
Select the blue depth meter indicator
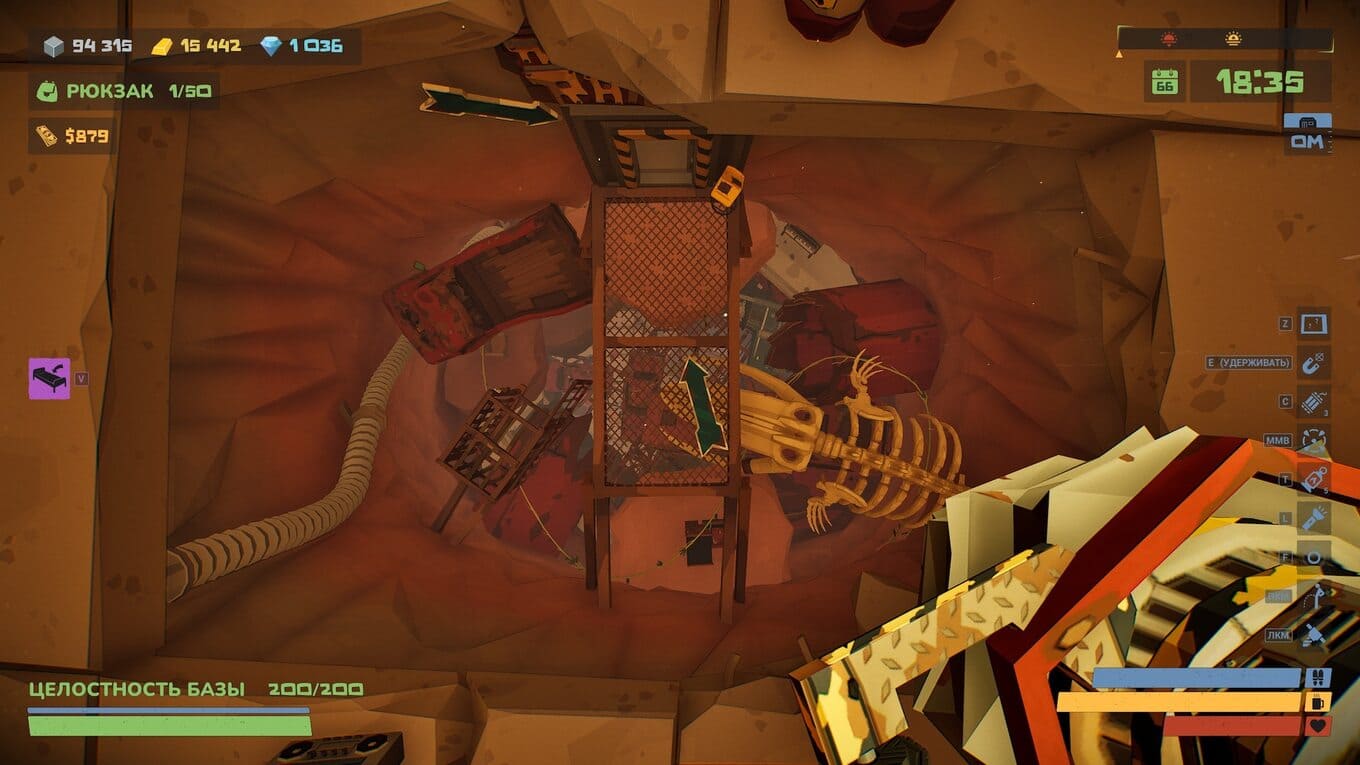tap(1307, 134)
